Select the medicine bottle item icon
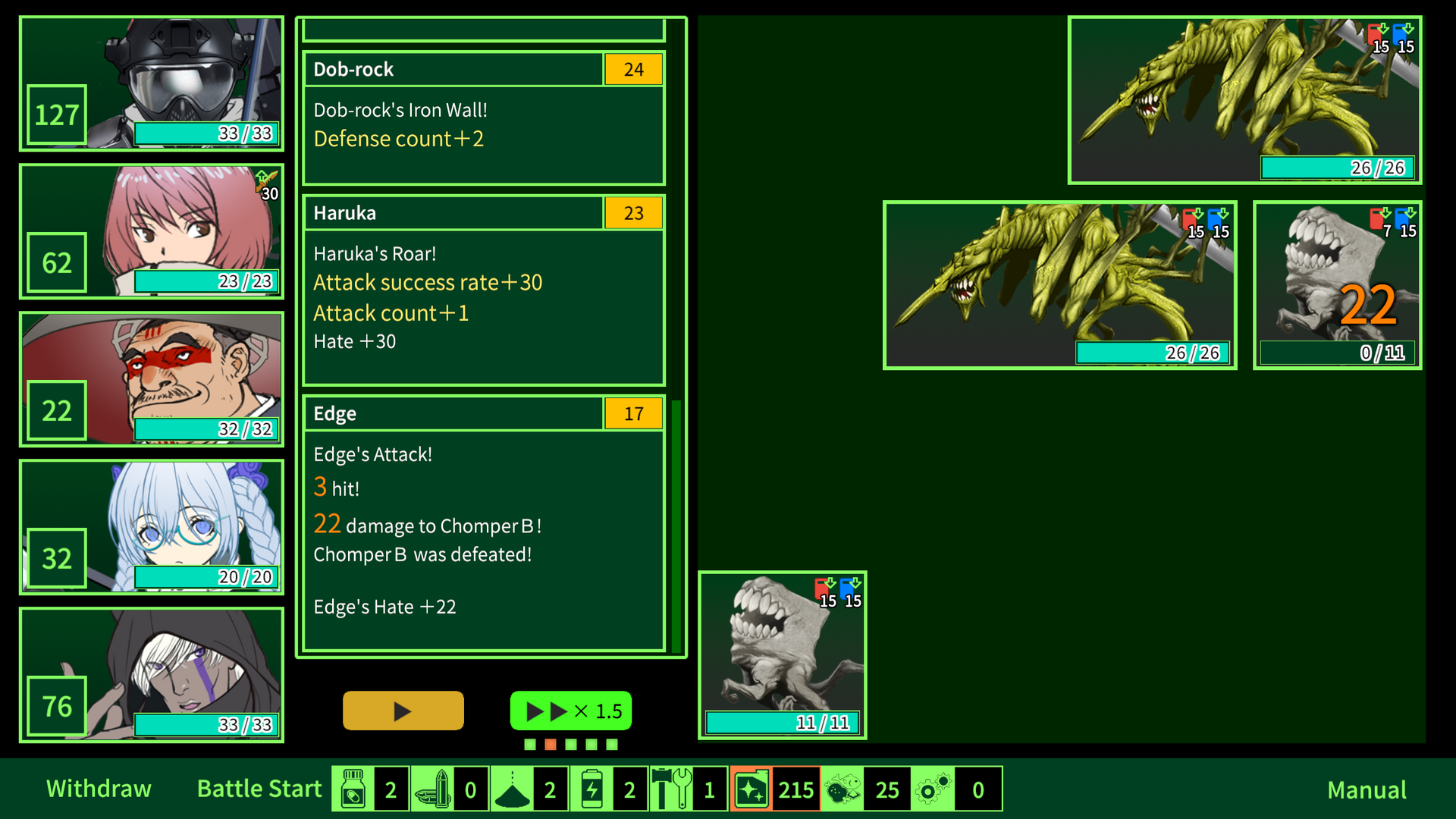This screenshot has height=819, width=1456. [353, 789]
